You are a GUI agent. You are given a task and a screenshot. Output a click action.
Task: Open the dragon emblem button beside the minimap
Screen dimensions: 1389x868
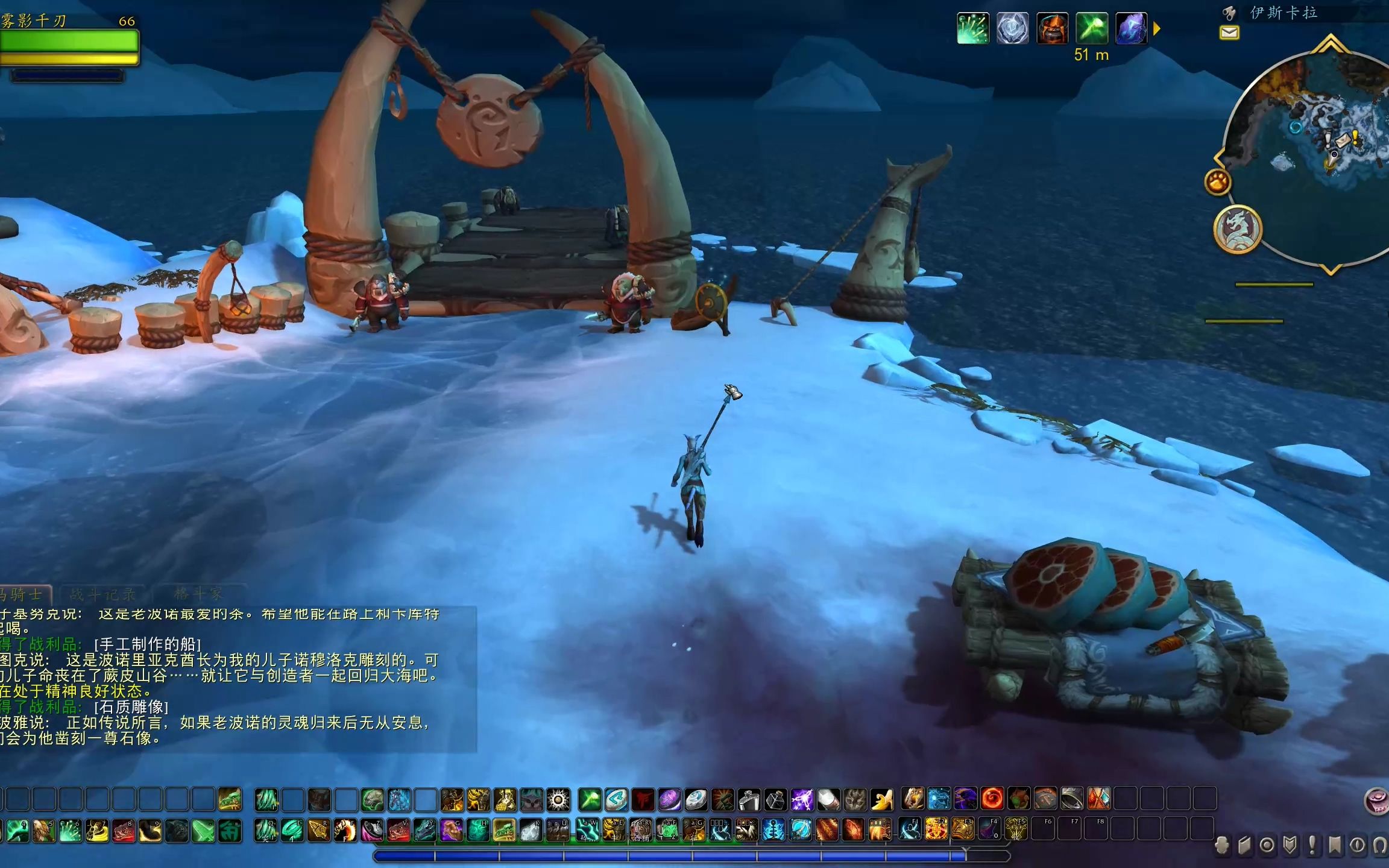[x=1238, y=229]
